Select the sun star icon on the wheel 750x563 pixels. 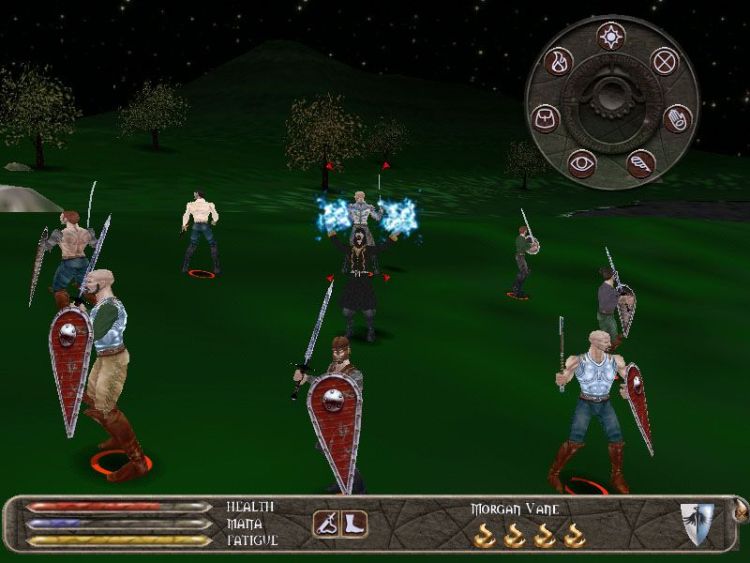609,37
